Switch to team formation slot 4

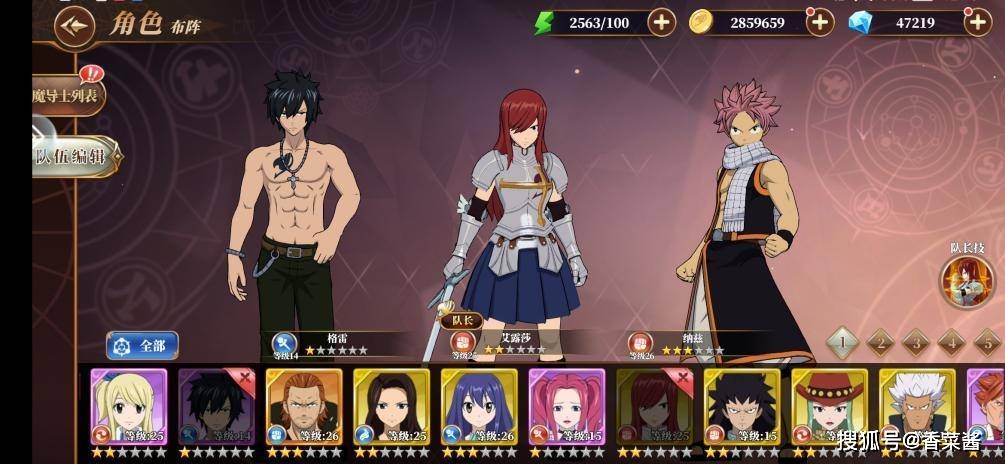coord(951,343)
